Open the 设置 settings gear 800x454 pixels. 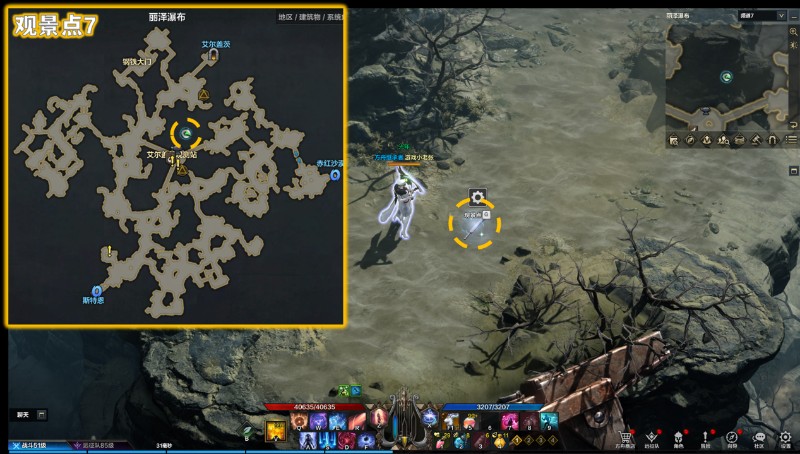tap(786, 437)
